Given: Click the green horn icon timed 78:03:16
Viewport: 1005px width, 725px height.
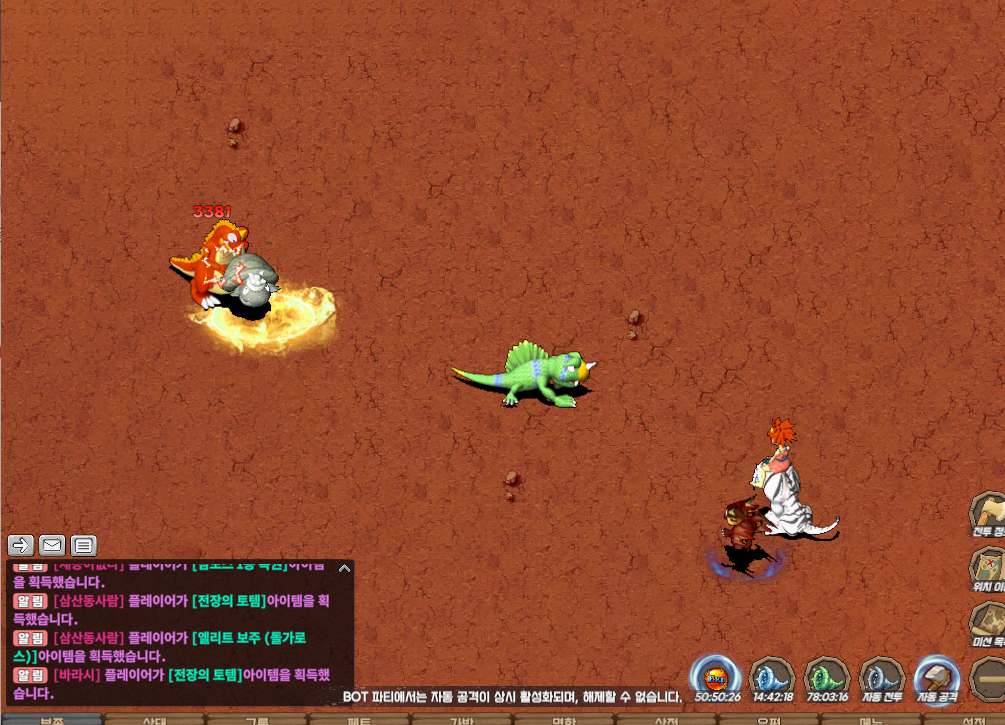Looking at the screenshot, I should pos(827,676).
